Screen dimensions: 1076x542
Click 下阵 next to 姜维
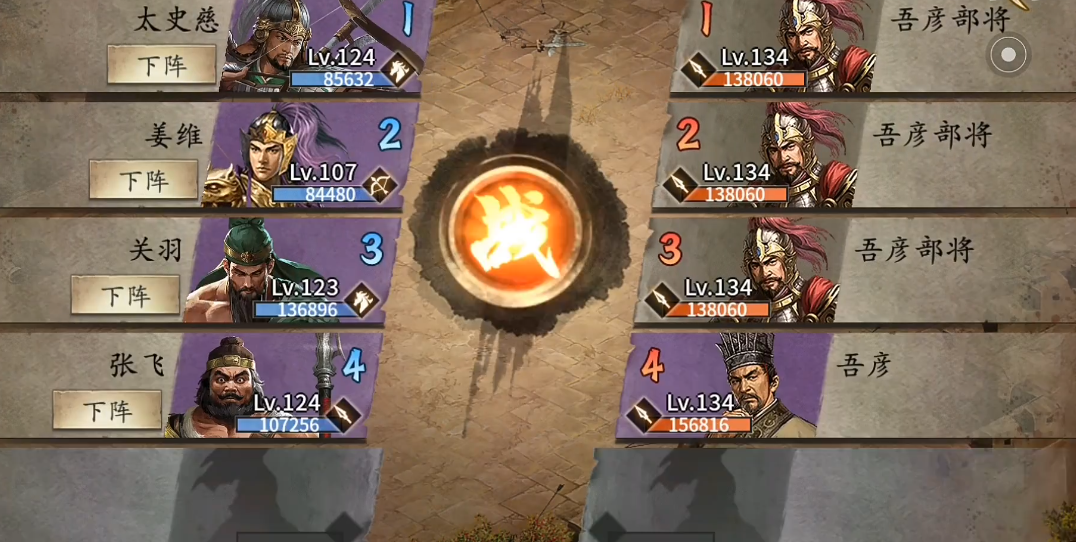[143, 180]
